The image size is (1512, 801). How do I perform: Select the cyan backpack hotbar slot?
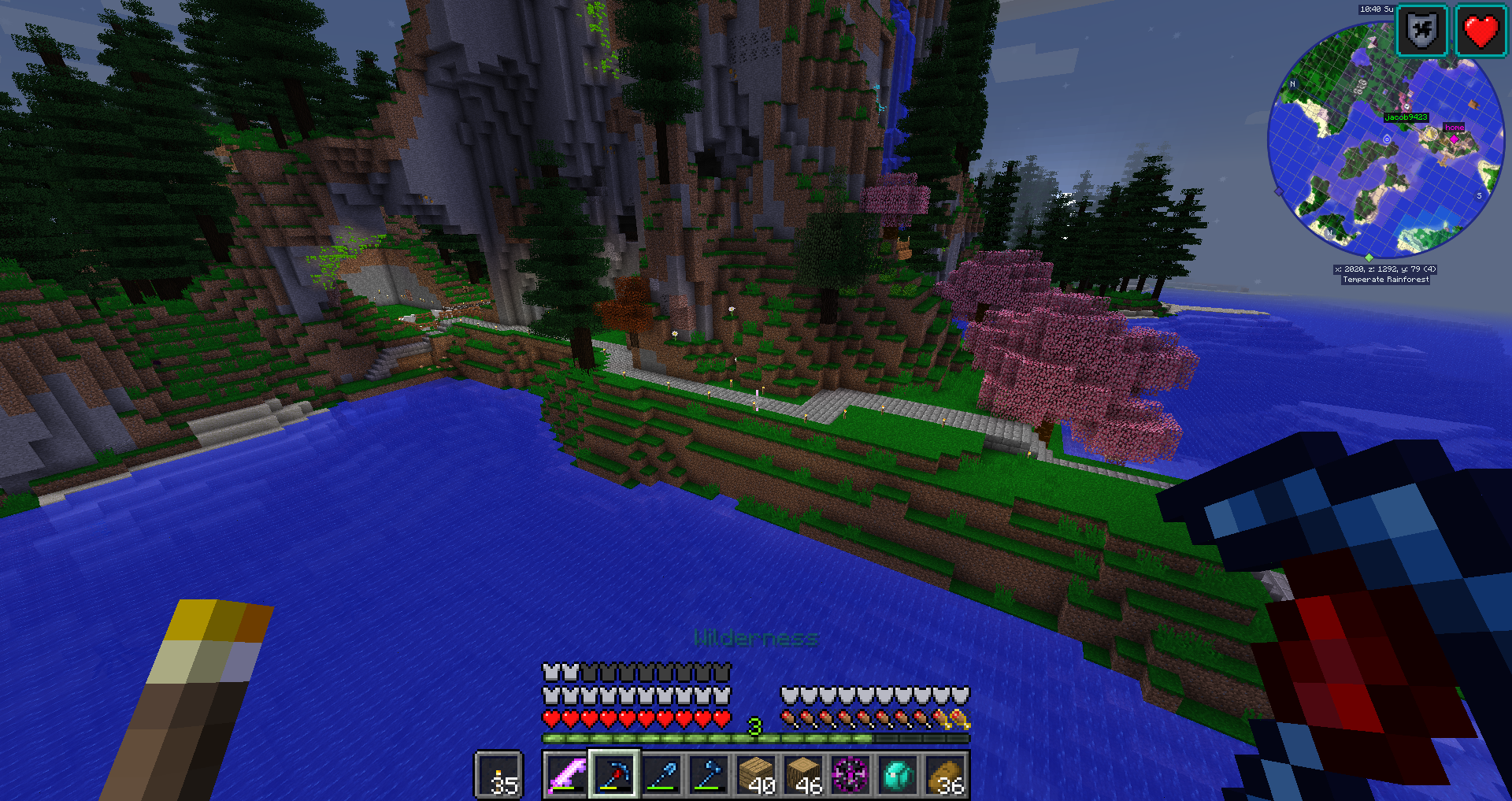pyautogui.click(x=898, y=775)
